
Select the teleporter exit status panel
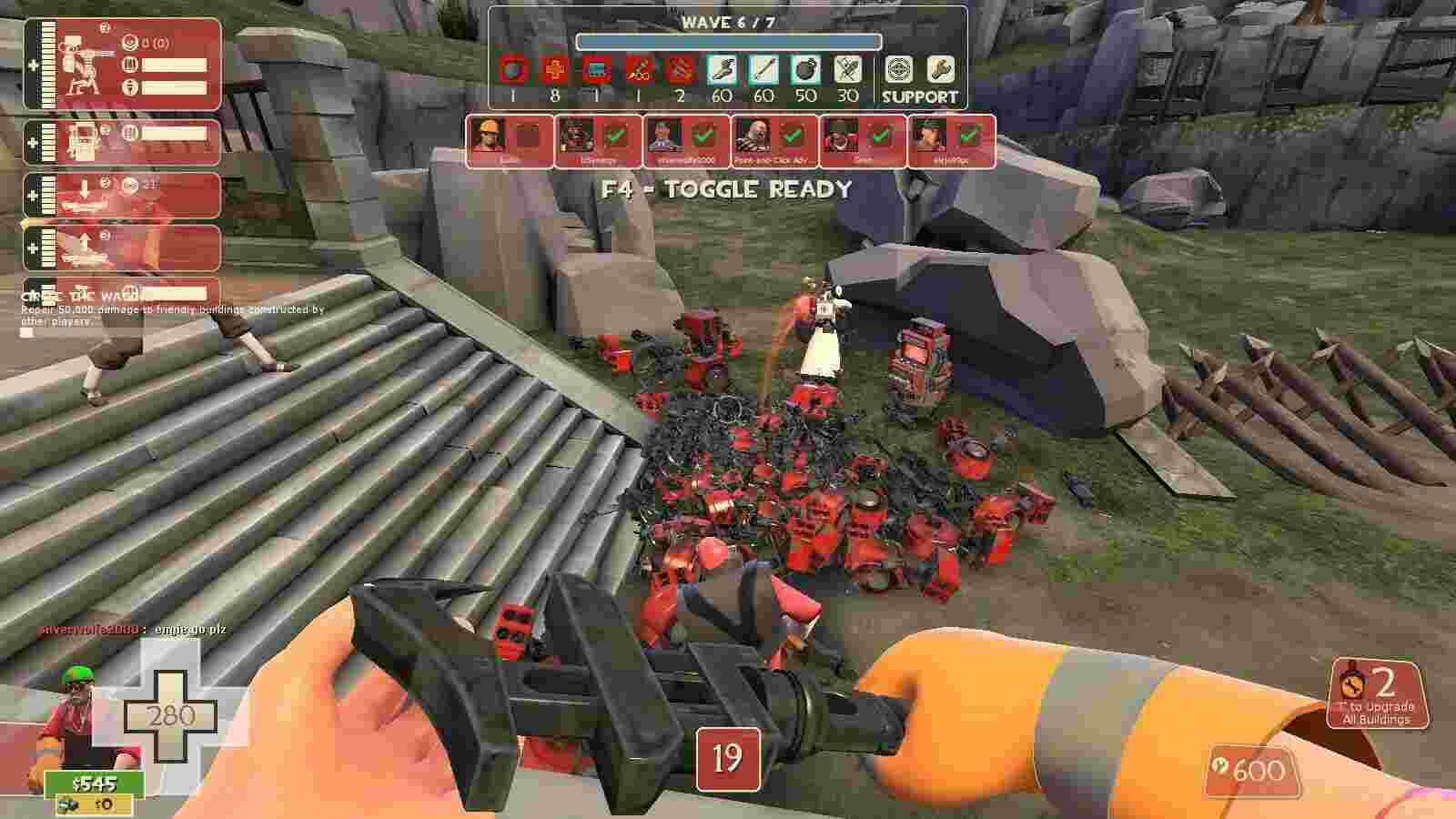tap(122, 248)
